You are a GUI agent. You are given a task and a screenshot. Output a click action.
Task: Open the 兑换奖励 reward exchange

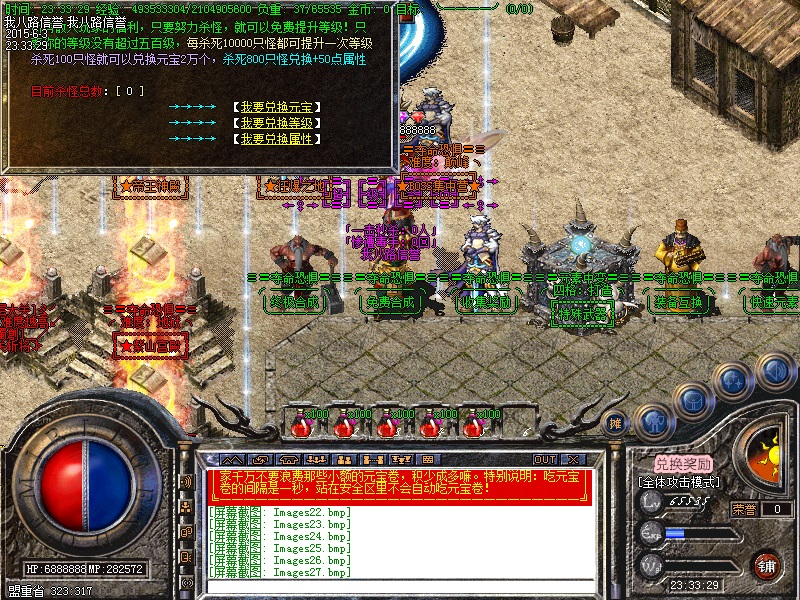(684, 464)
